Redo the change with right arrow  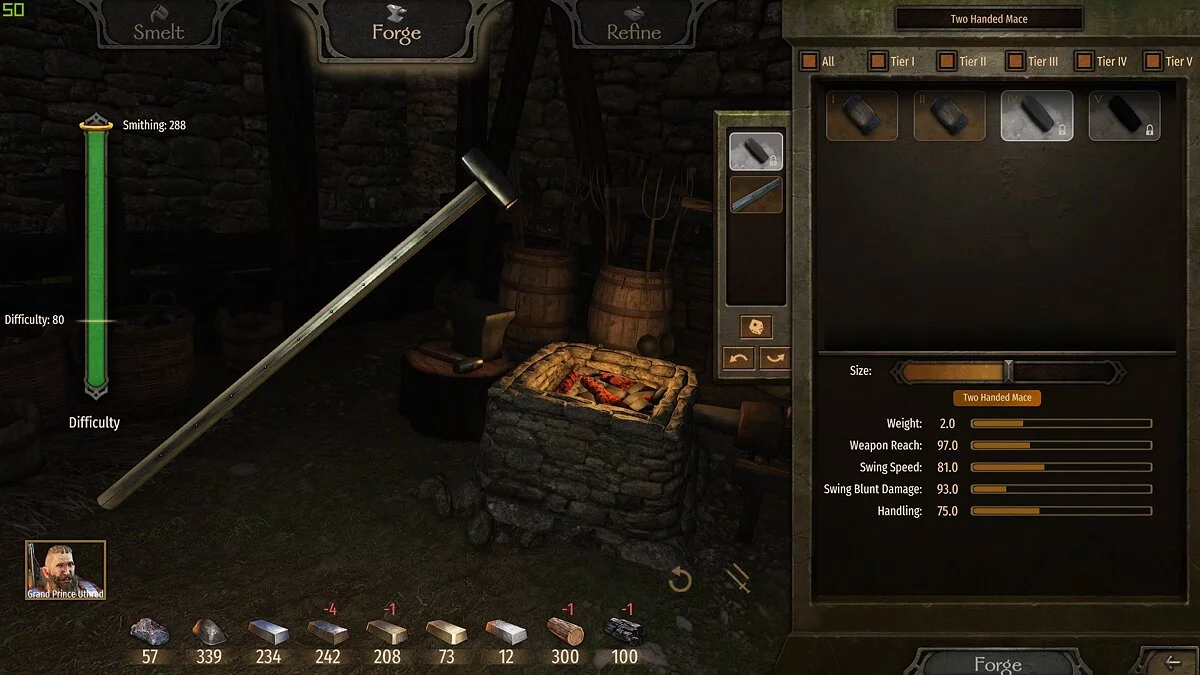coord(774,358)
